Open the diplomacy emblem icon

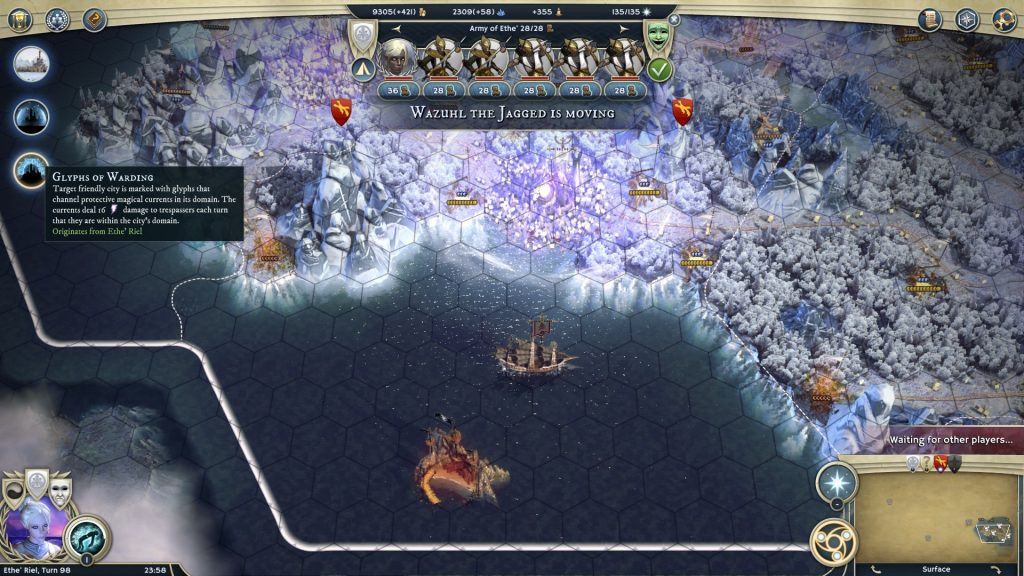(x=58, y=19)
